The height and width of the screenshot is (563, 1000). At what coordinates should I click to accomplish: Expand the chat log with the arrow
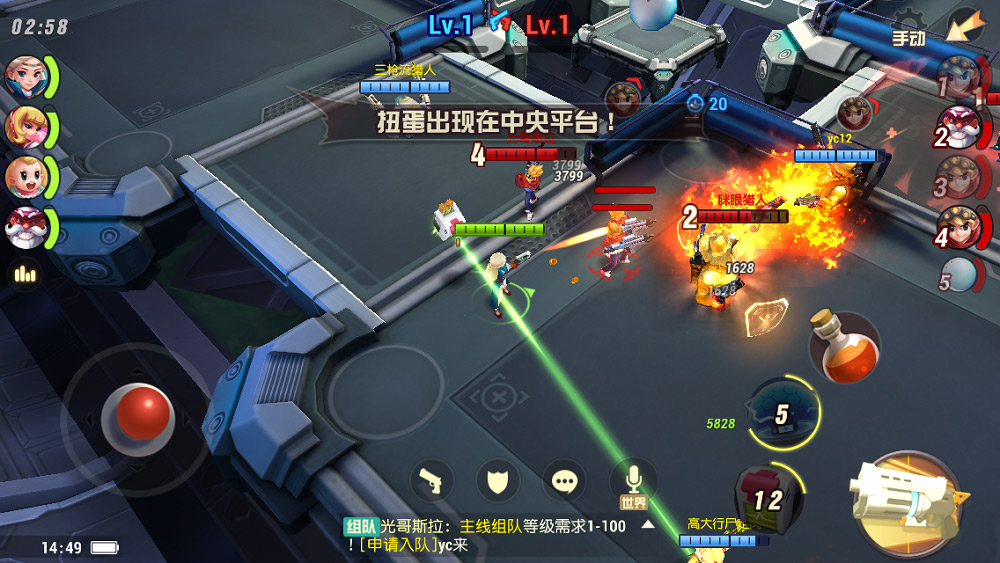(x=648, y=525)
